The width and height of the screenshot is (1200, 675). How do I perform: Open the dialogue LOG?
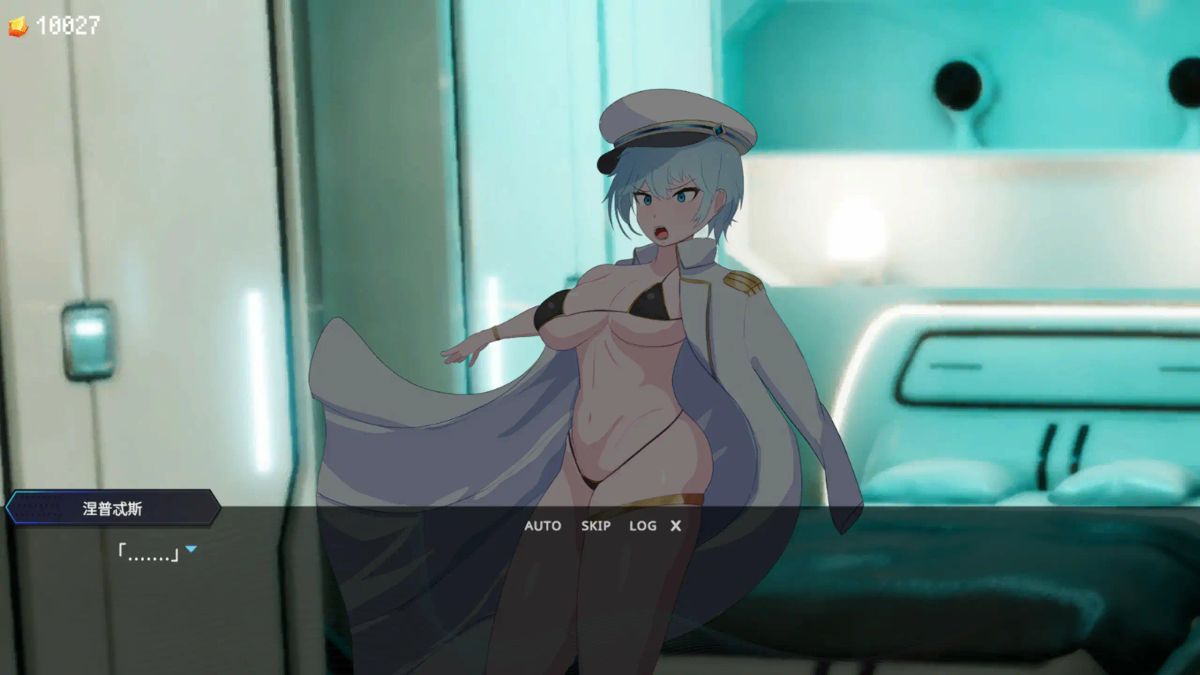point(643,525)
